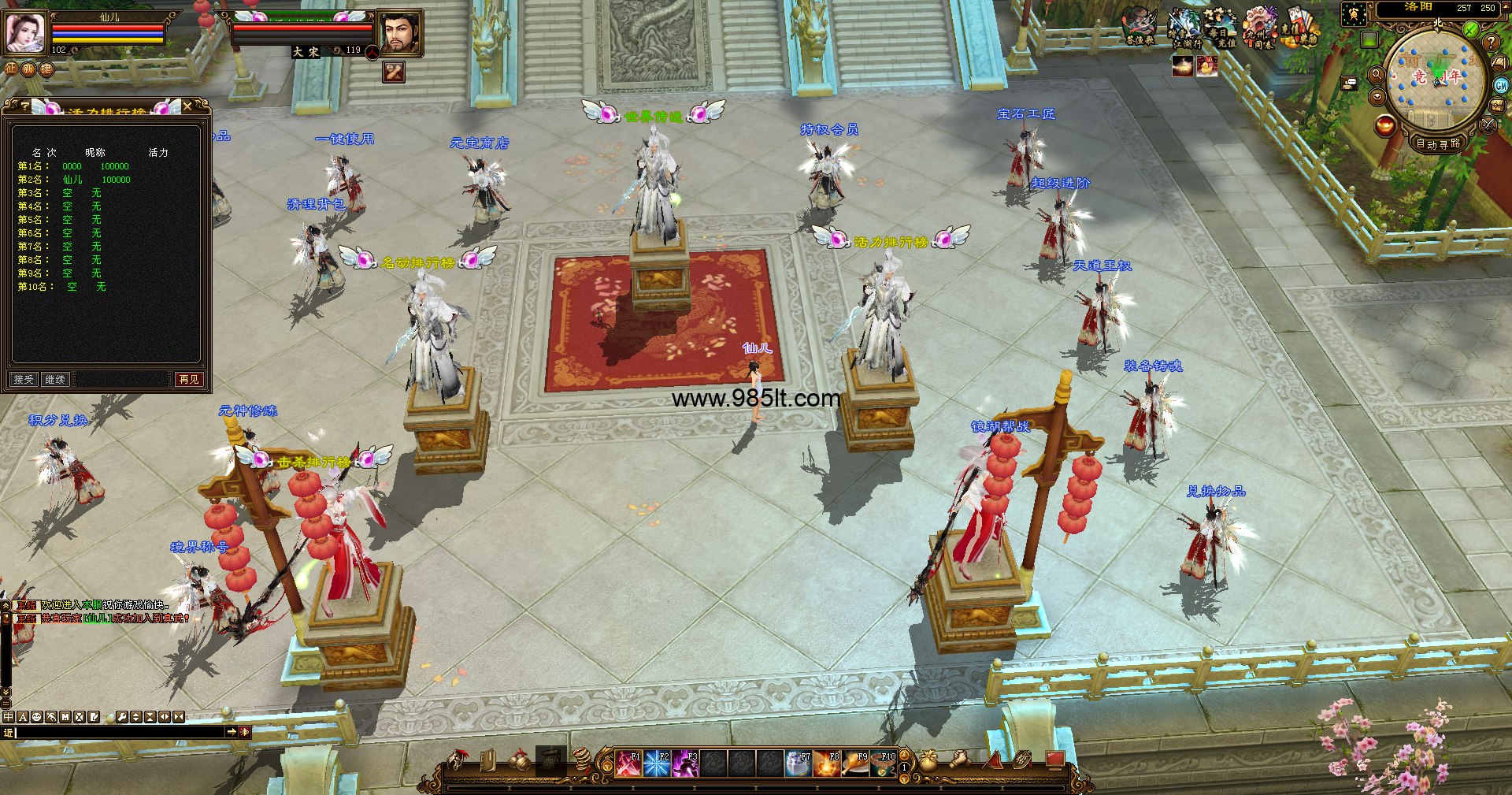
Task: Select the bearded target portrait
Action: click(399, 34)
